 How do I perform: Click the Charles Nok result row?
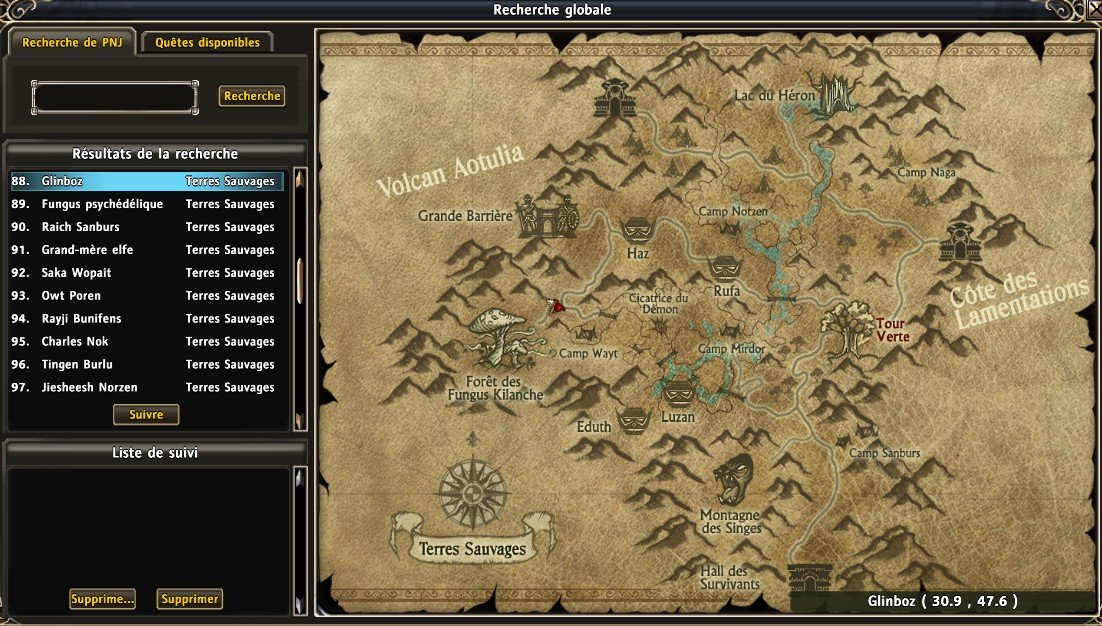[x=147, y=342]
